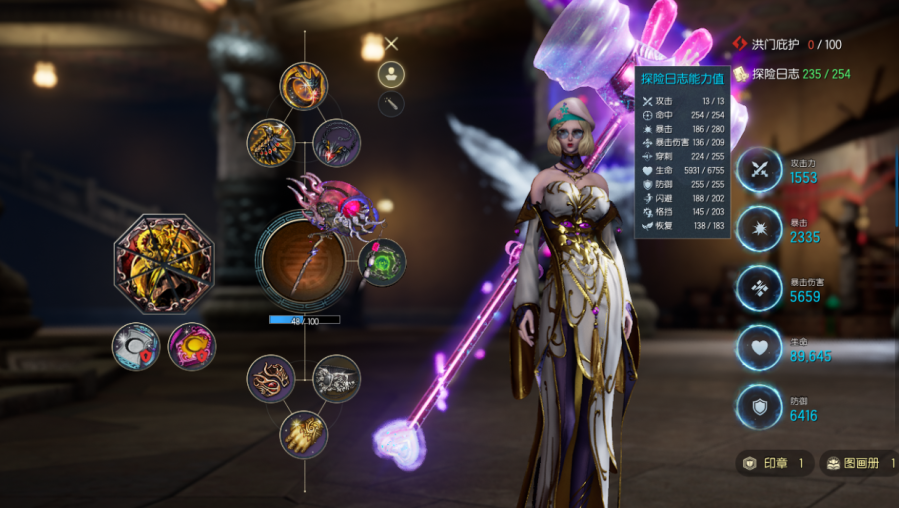900x508 pixels.
Task: Open the character profile round button
Action: click(x=391, y=74)
